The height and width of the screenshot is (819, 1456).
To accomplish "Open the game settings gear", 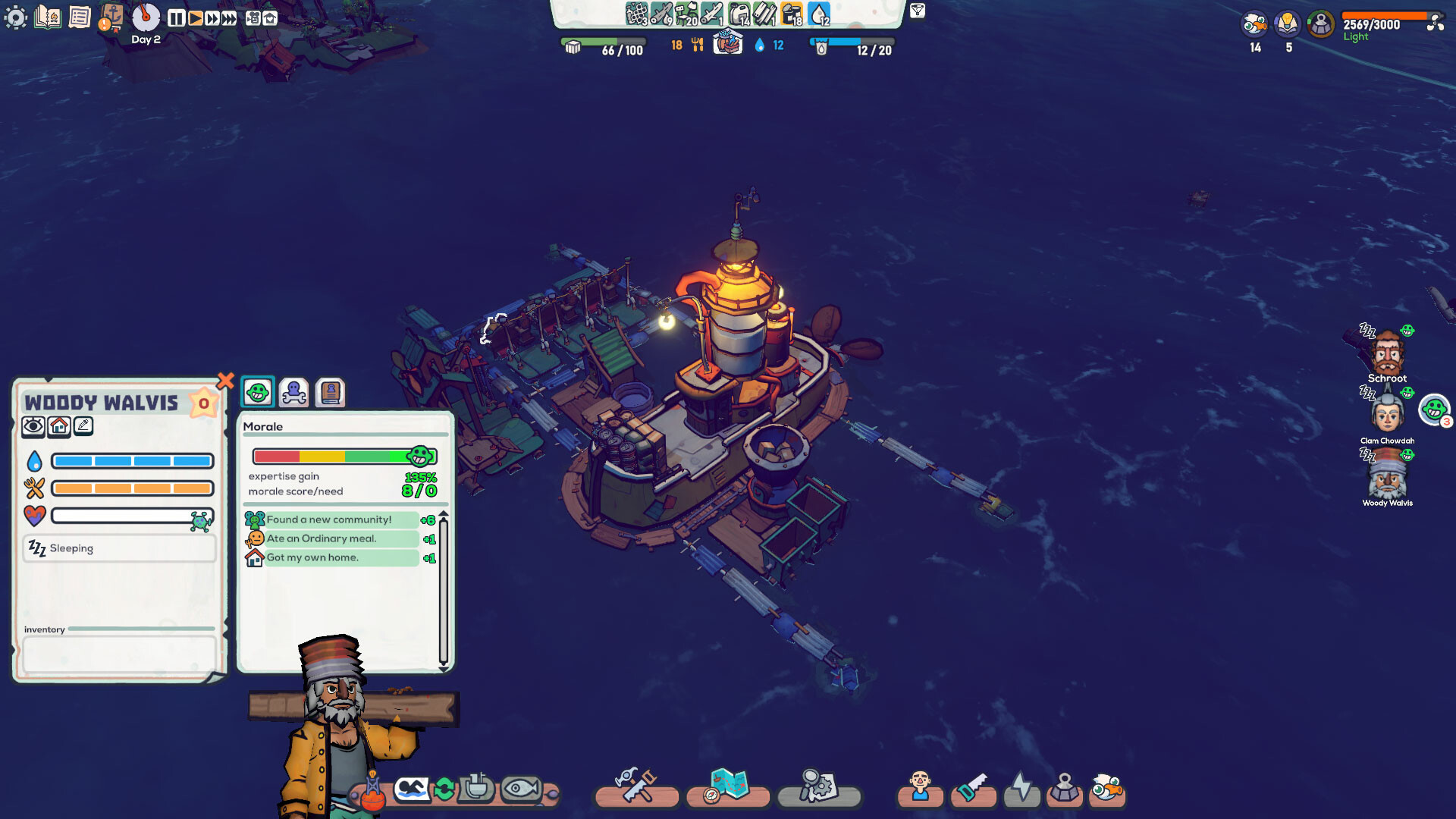I will [x=16, y=16].
